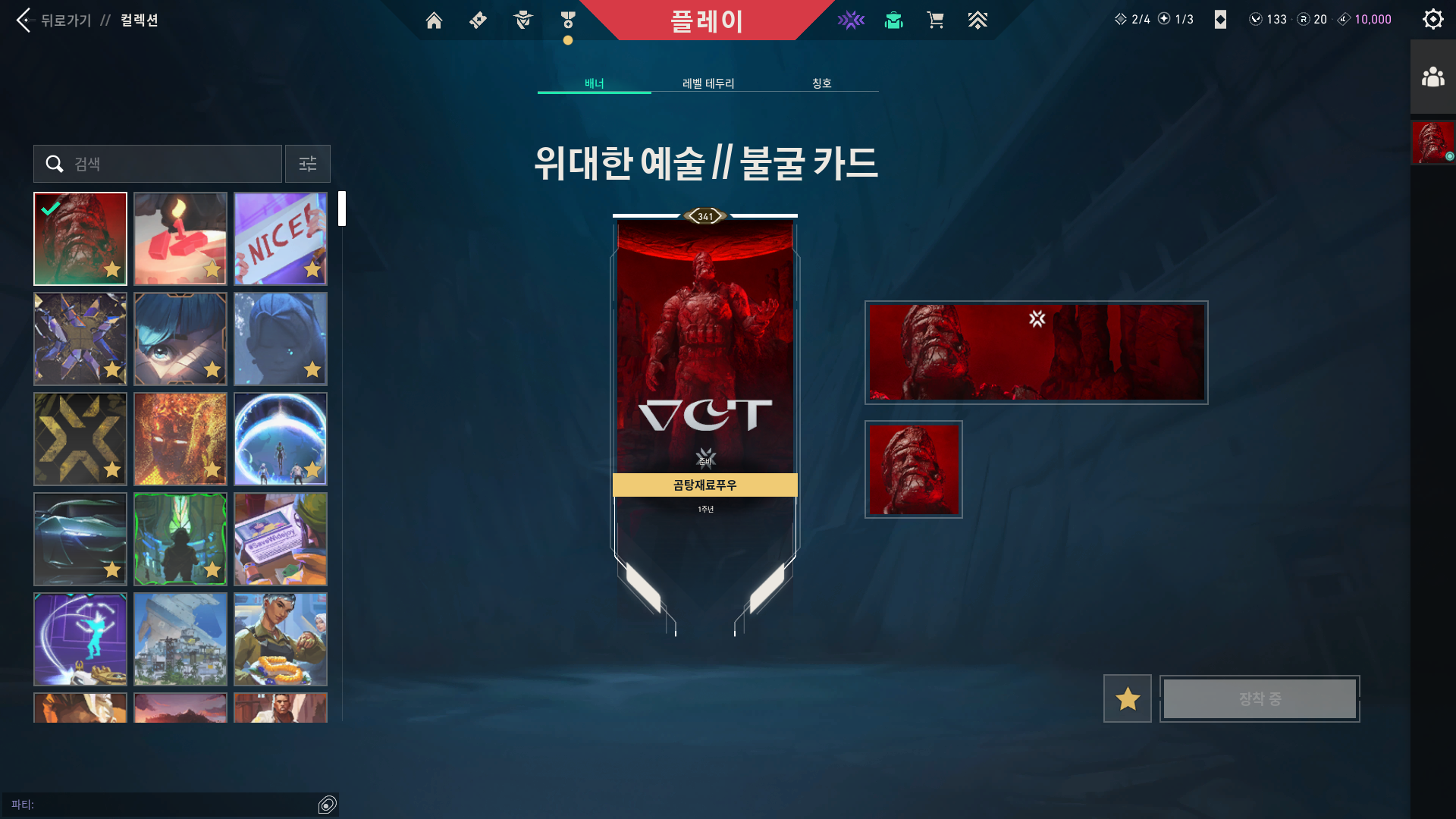Viewport: 1456px width, 819px height.
Task: Open the friends panel icon on the right edge
Action: point(1432,75)
